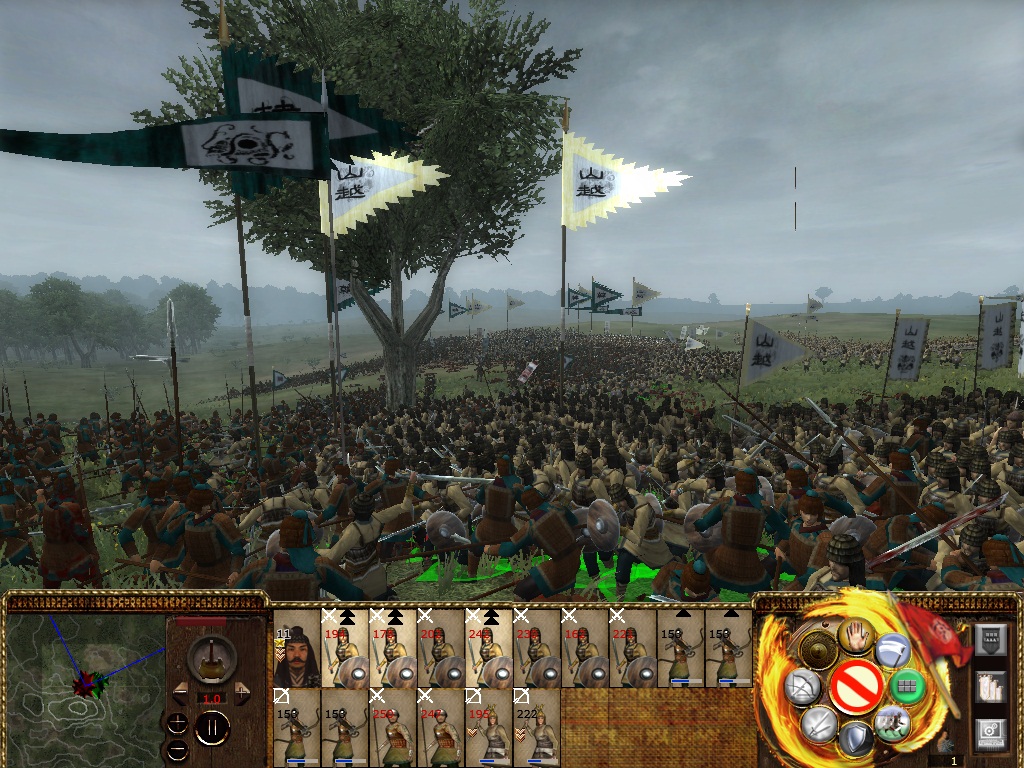Increase battle speed with the plus arrow
This screenshot has width=1024, height=768.
point(242,693)
